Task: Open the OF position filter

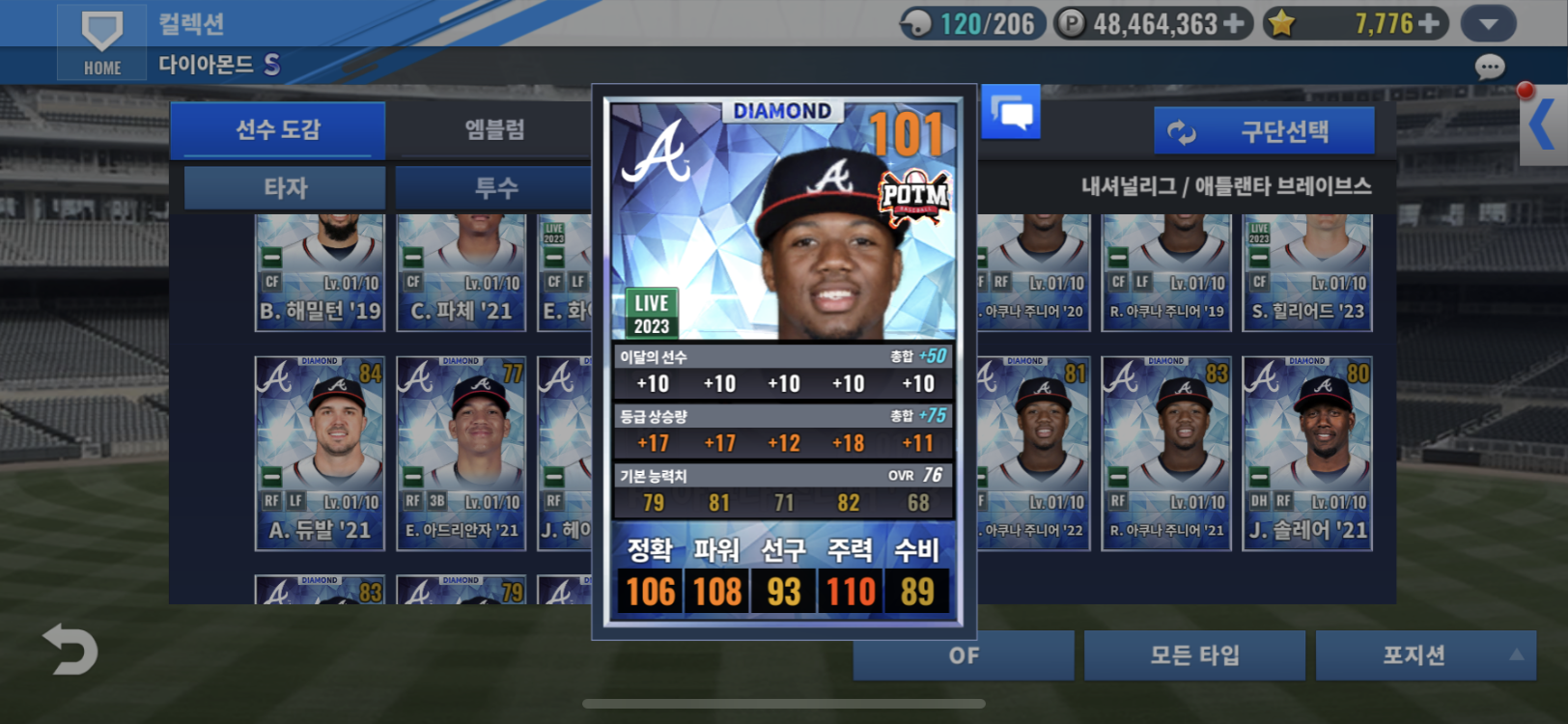Action: coord(963,655)
